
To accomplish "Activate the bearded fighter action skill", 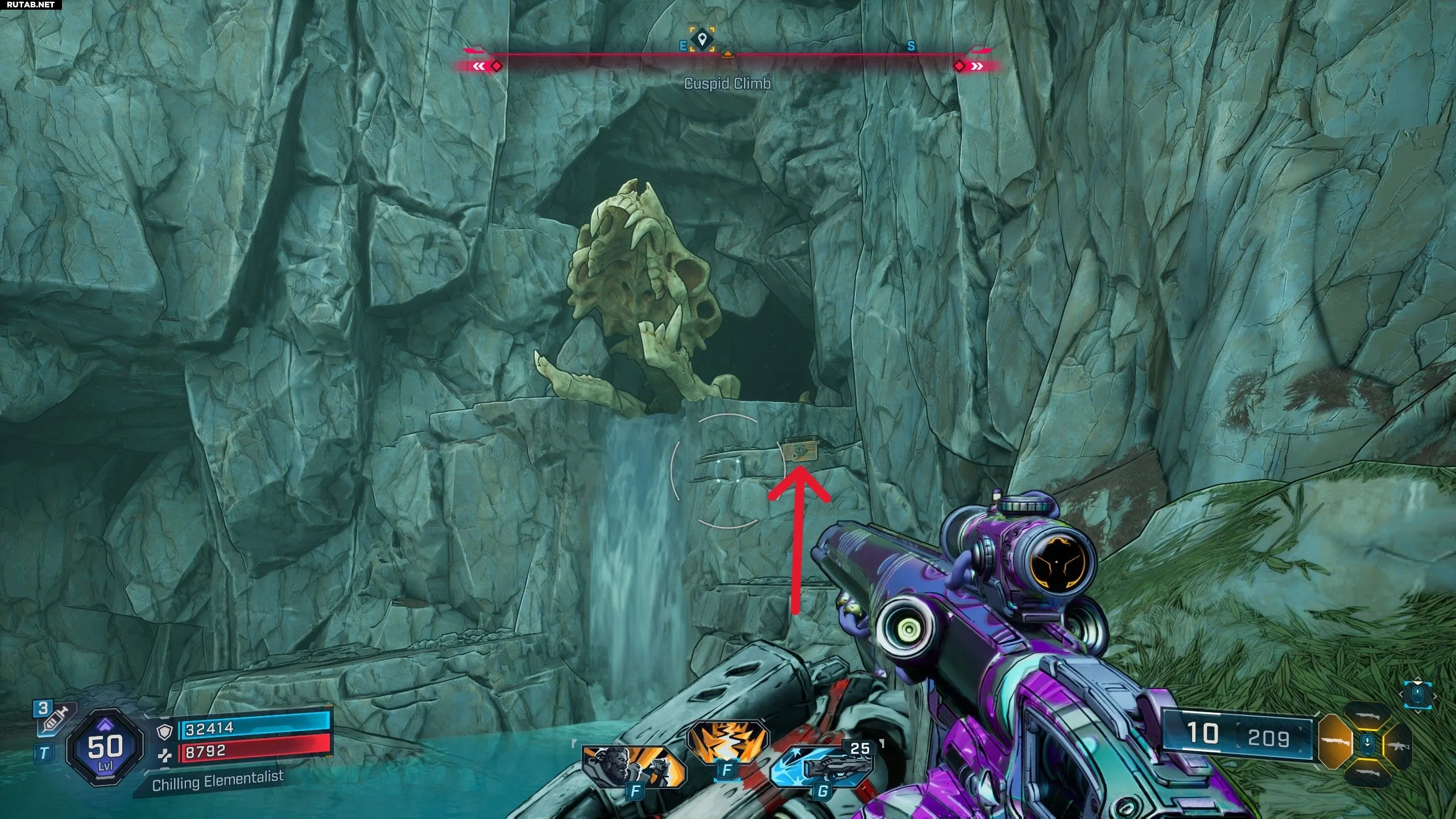I will [632, 768].
